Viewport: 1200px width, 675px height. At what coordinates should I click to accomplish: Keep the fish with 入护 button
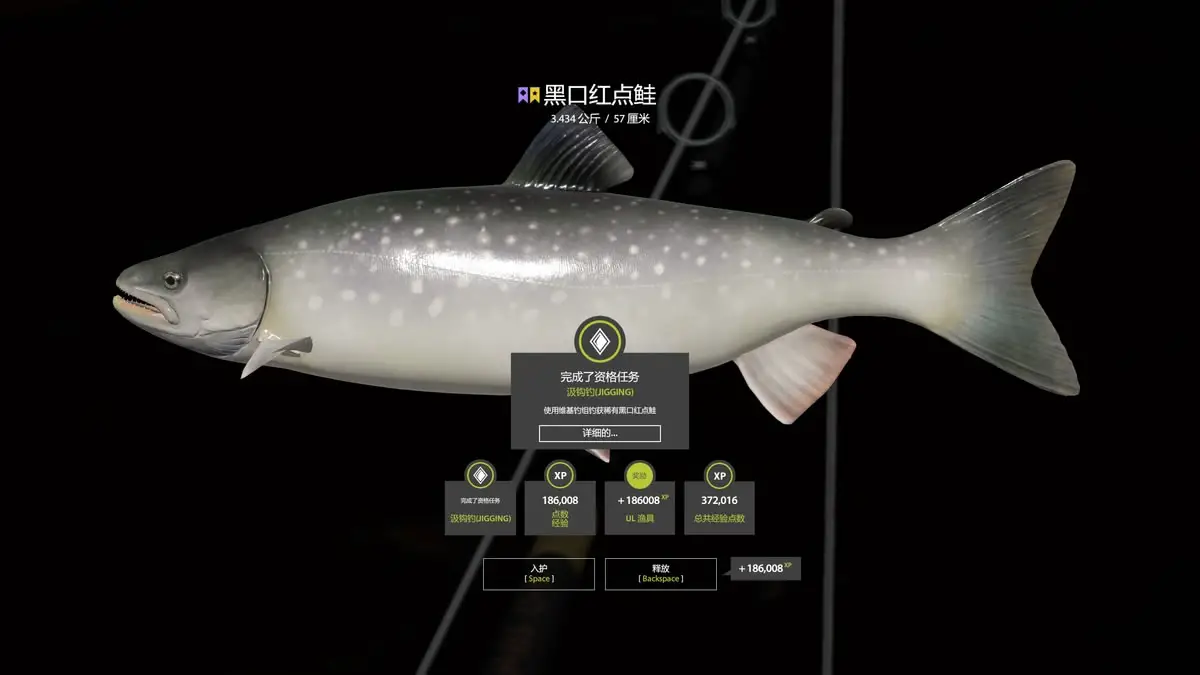(x=538, y=573)
